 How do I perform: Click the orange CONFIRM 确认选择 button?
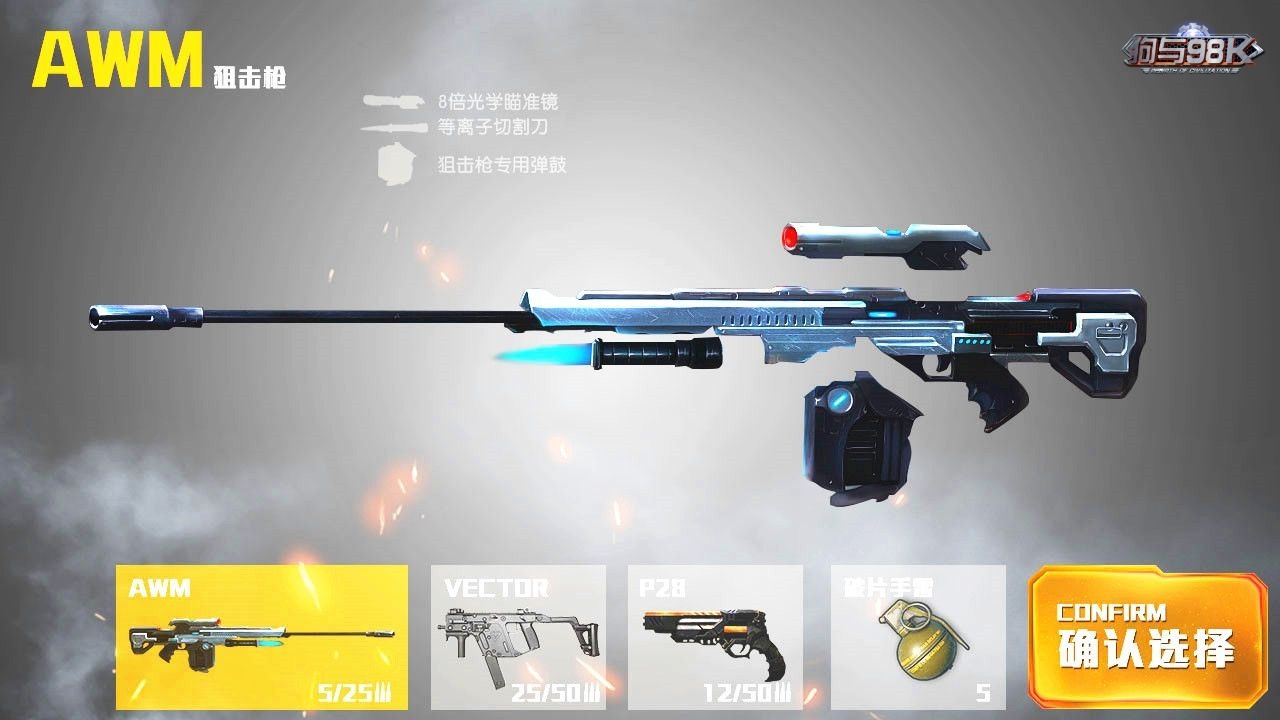tap(1146, 638)
